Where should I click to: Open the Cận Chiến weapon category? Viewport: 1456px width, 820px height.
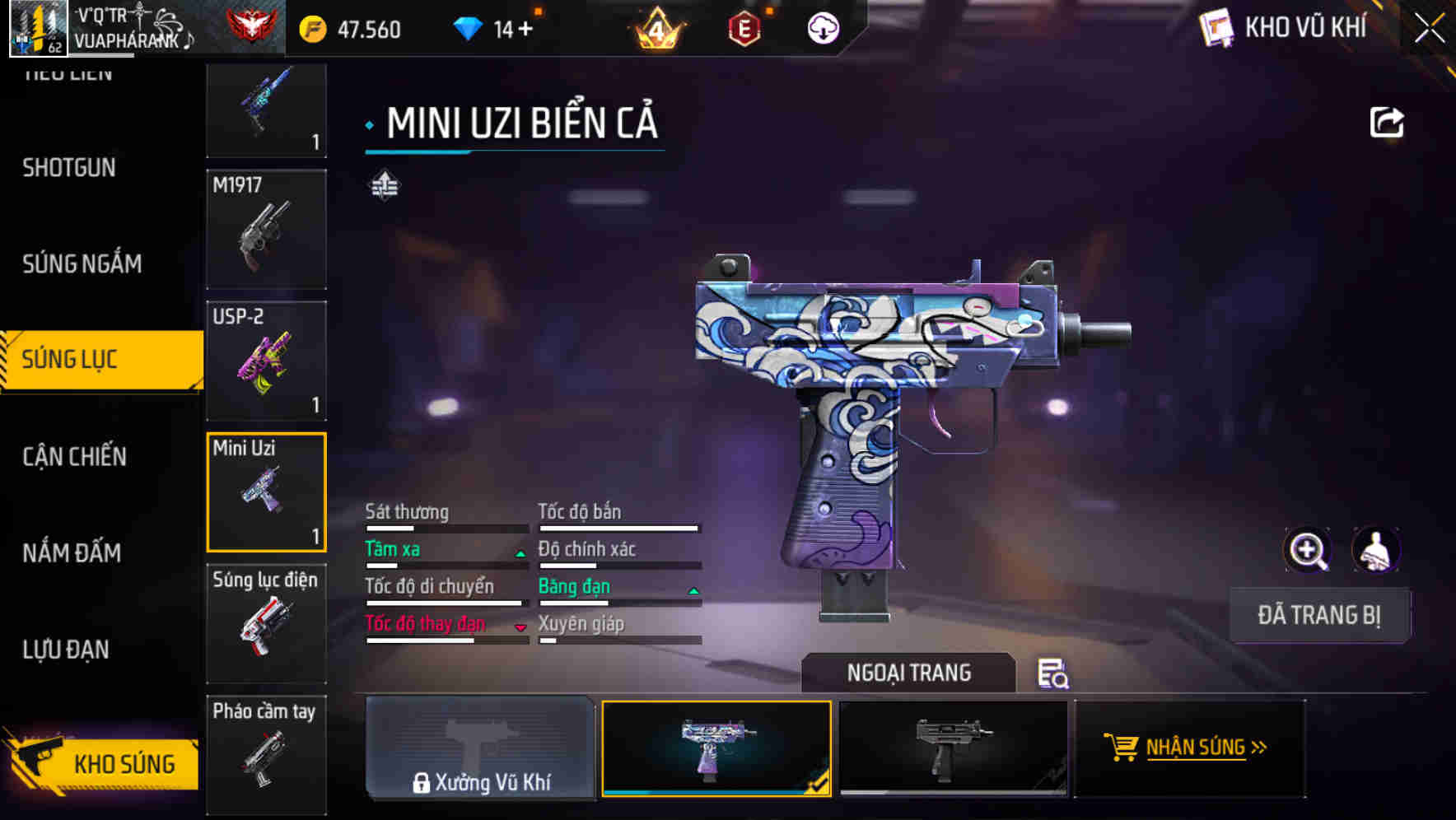coord(74,456)
